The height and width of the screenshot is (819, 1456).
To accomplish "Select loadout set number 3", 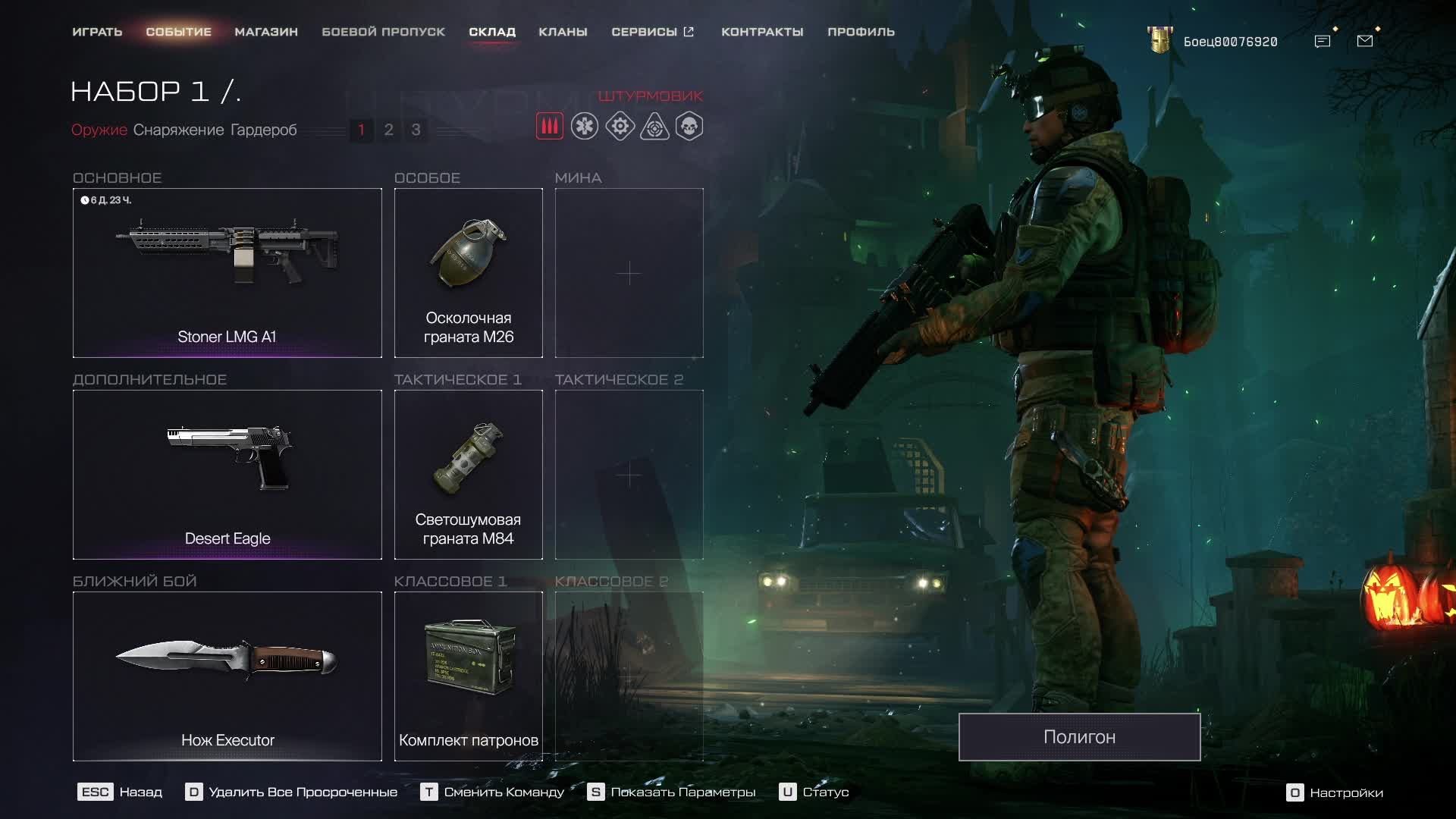I will point(416,130).
